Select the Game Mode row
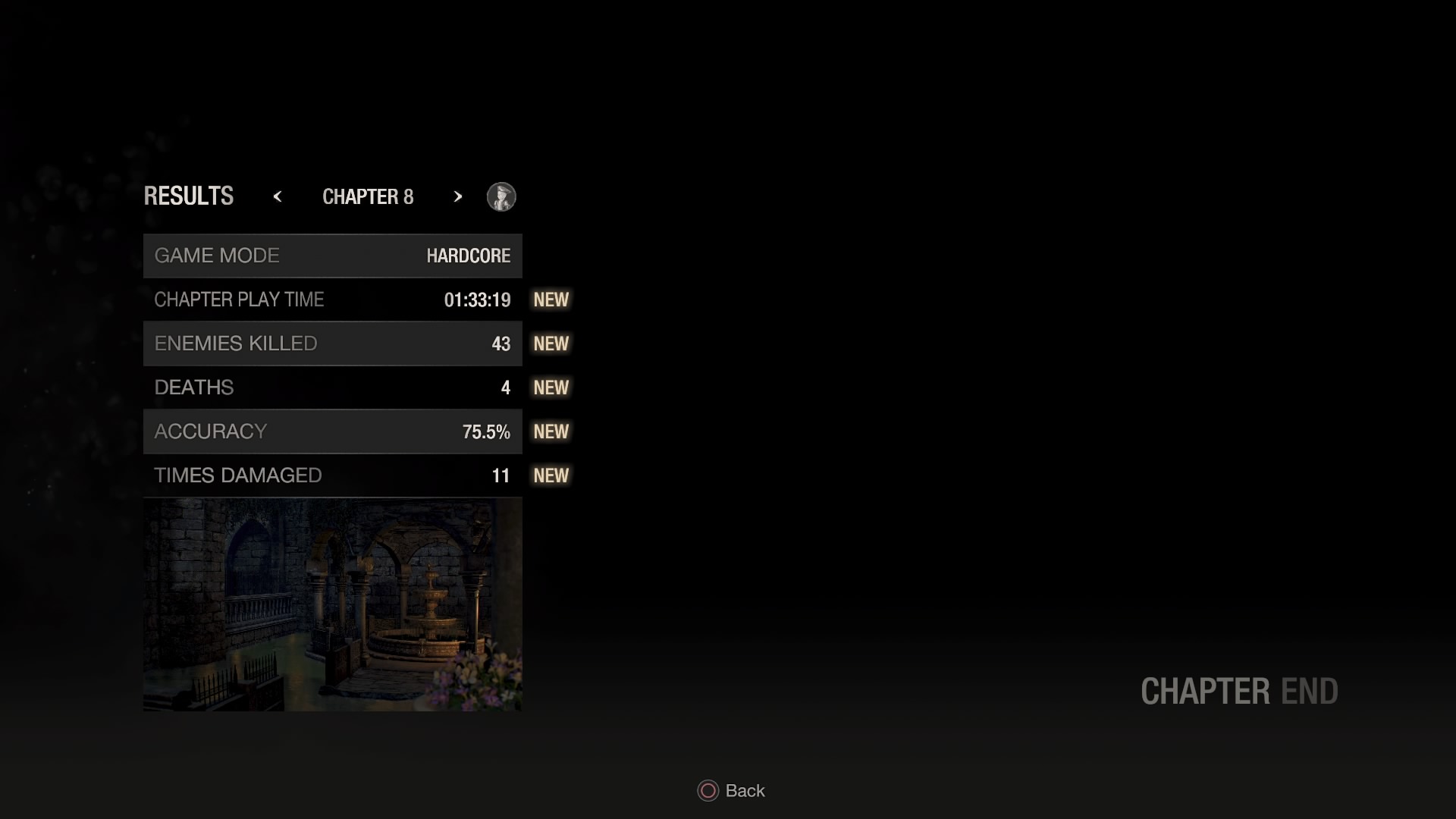Screen dimensions: 1456x819 332,256
